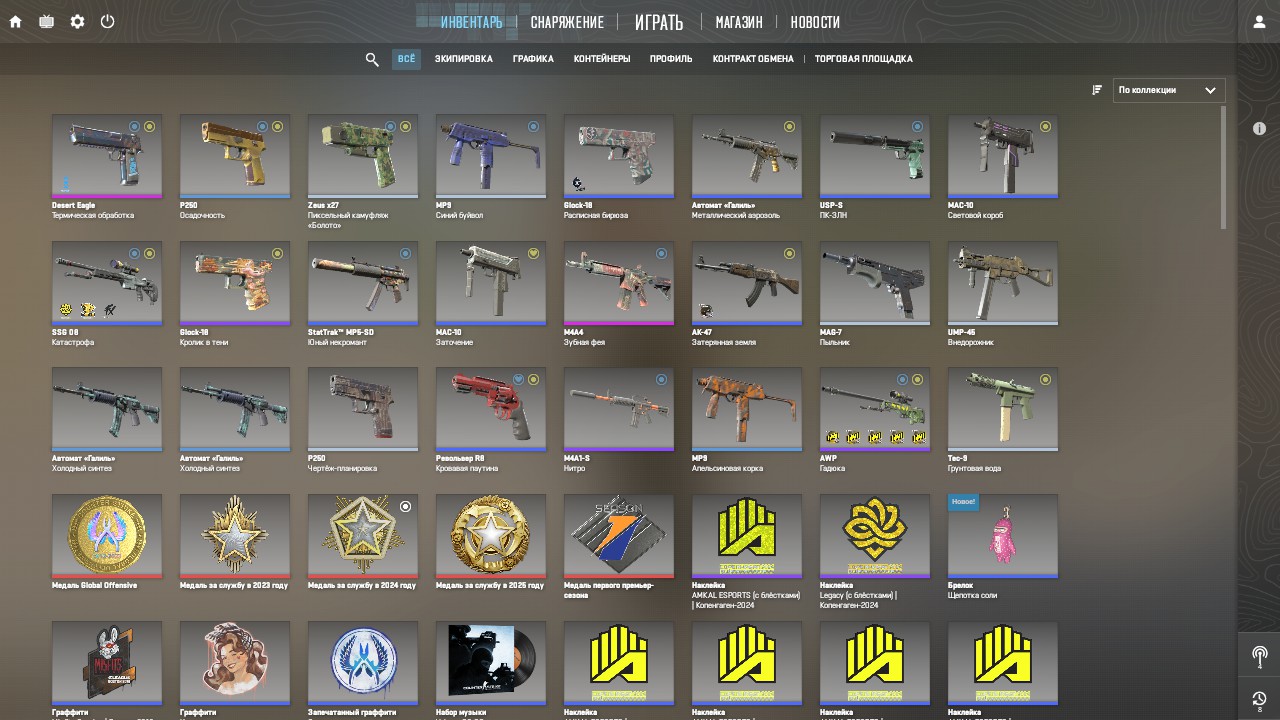Open the НОВОСТИ news page
The height and width of the screenshot is (720, 1280).
tap(815, 22)
